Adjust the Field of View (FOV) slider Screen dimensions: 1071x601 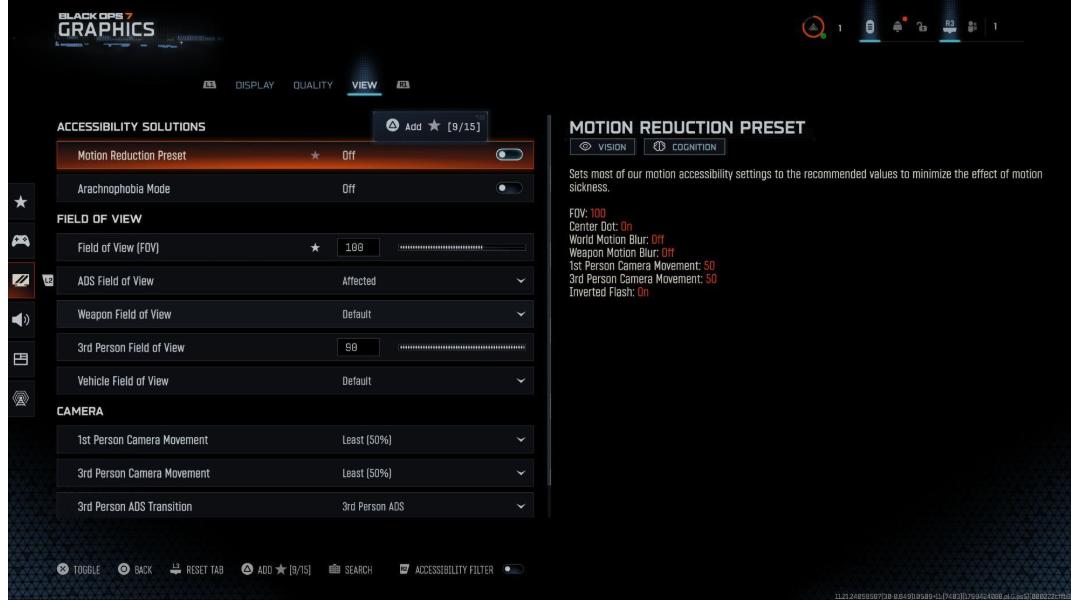click(460, 247)
